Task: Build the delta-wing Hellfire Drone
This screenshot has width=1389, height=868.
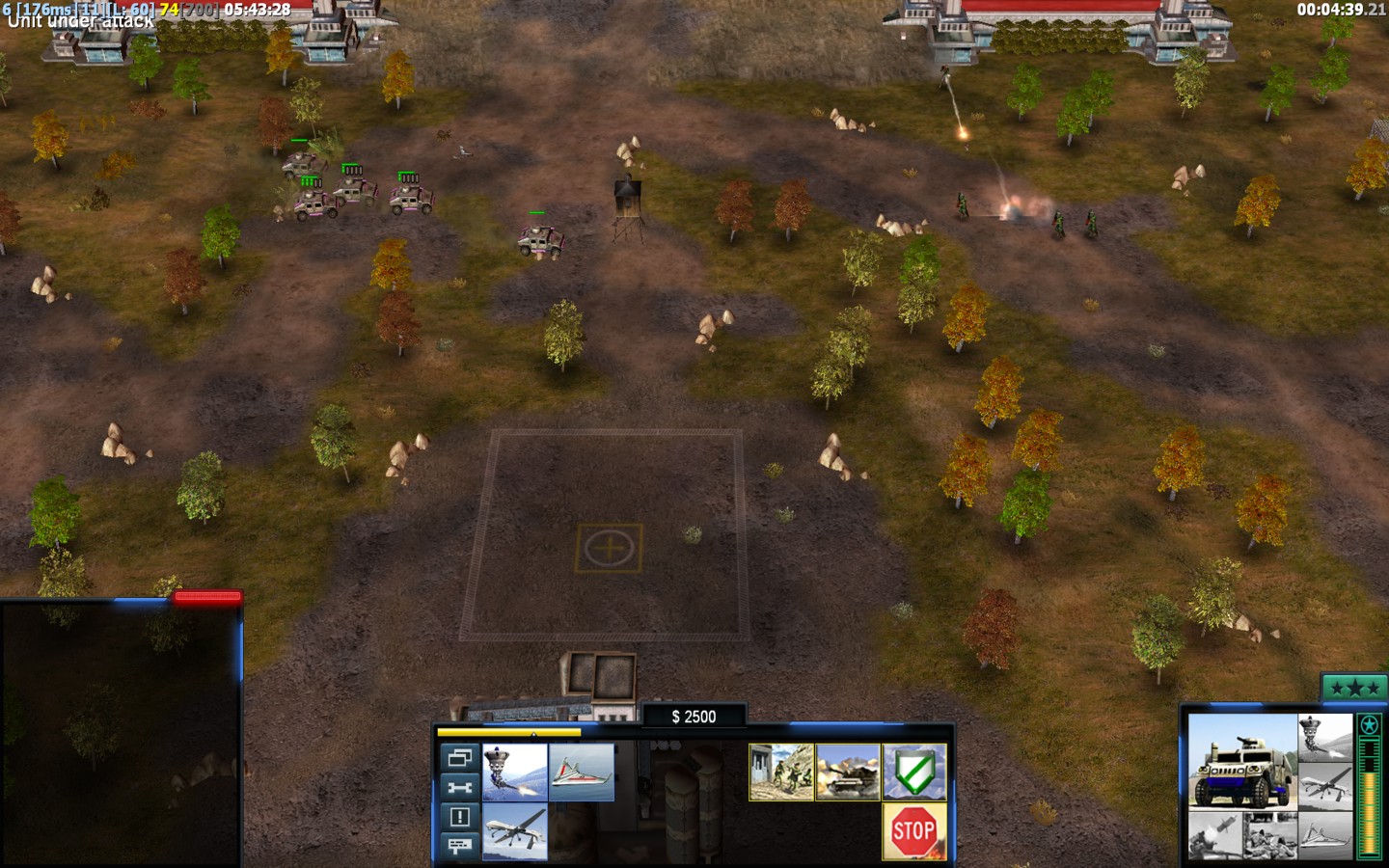Action: pos(582,772)
